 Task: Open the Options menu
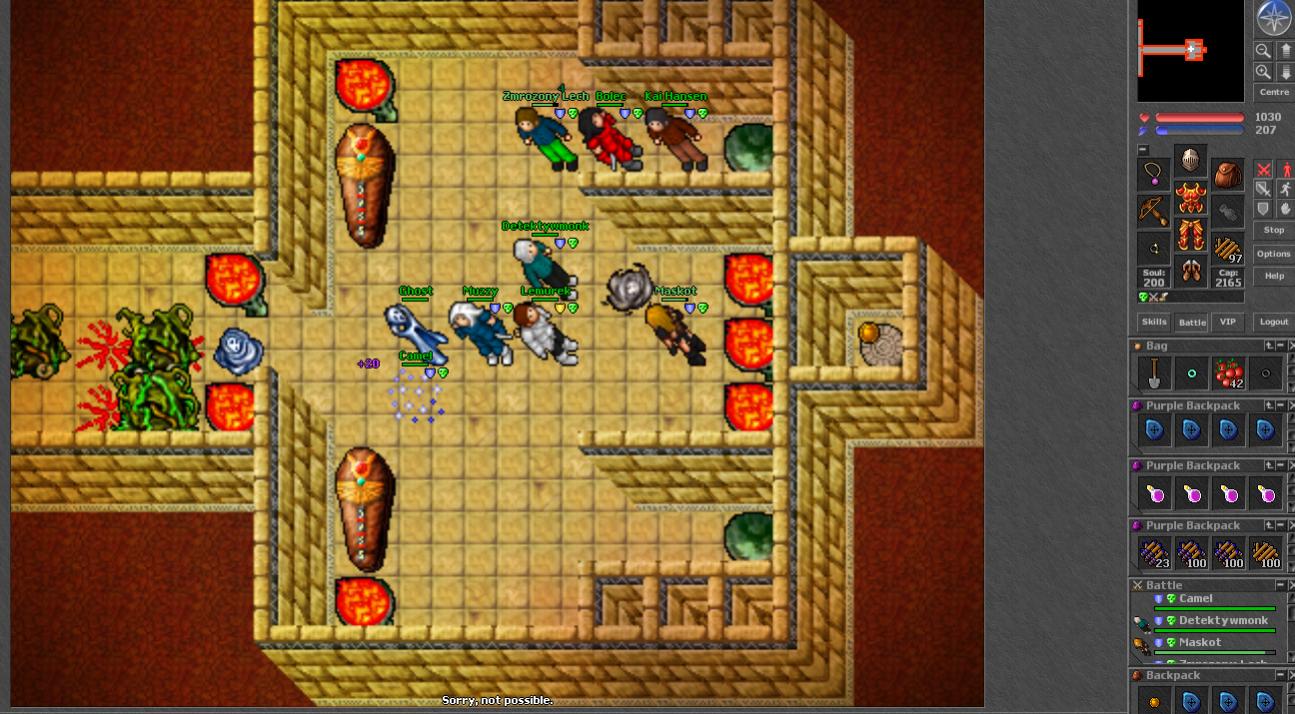1273,254
